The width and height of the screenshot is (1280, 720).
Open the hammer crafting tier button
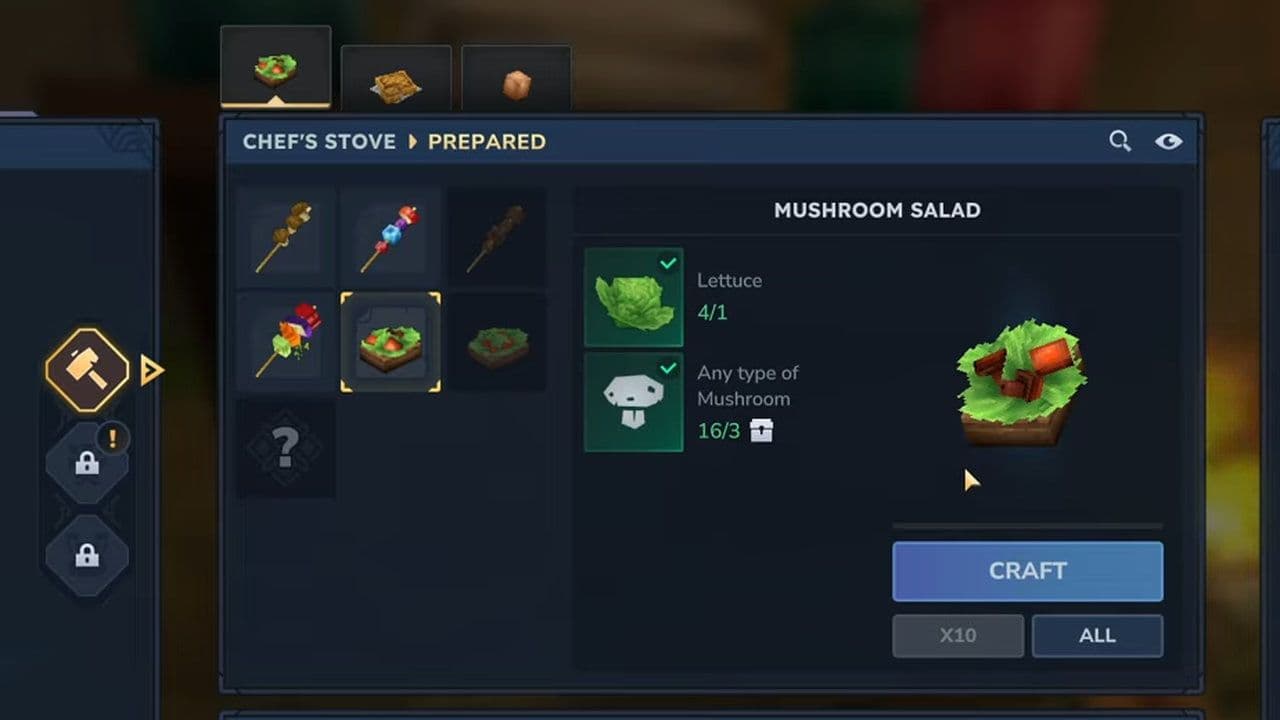click(87, 370)
